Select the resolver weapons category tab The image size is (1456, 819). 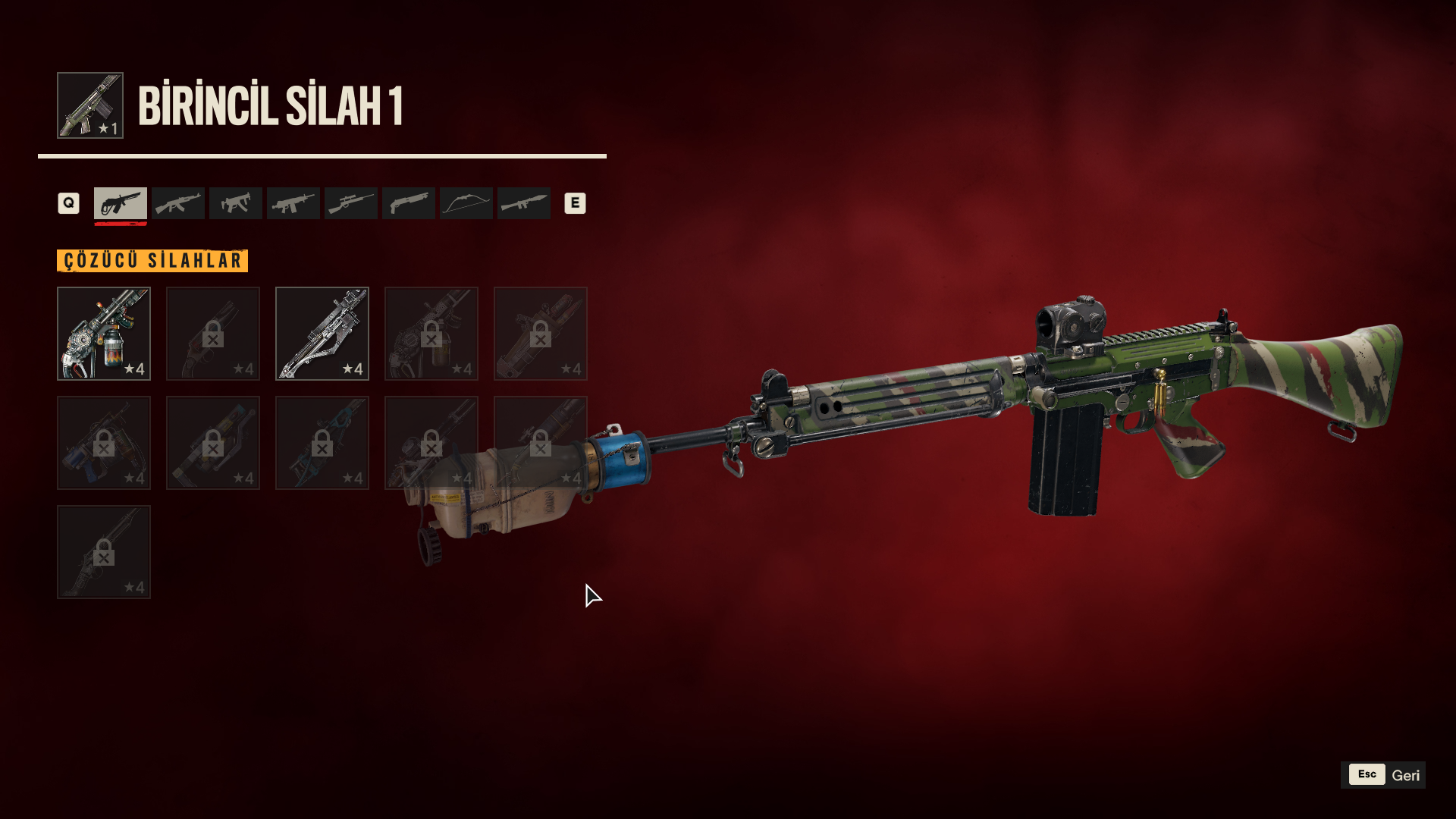[x=121, y=203]
